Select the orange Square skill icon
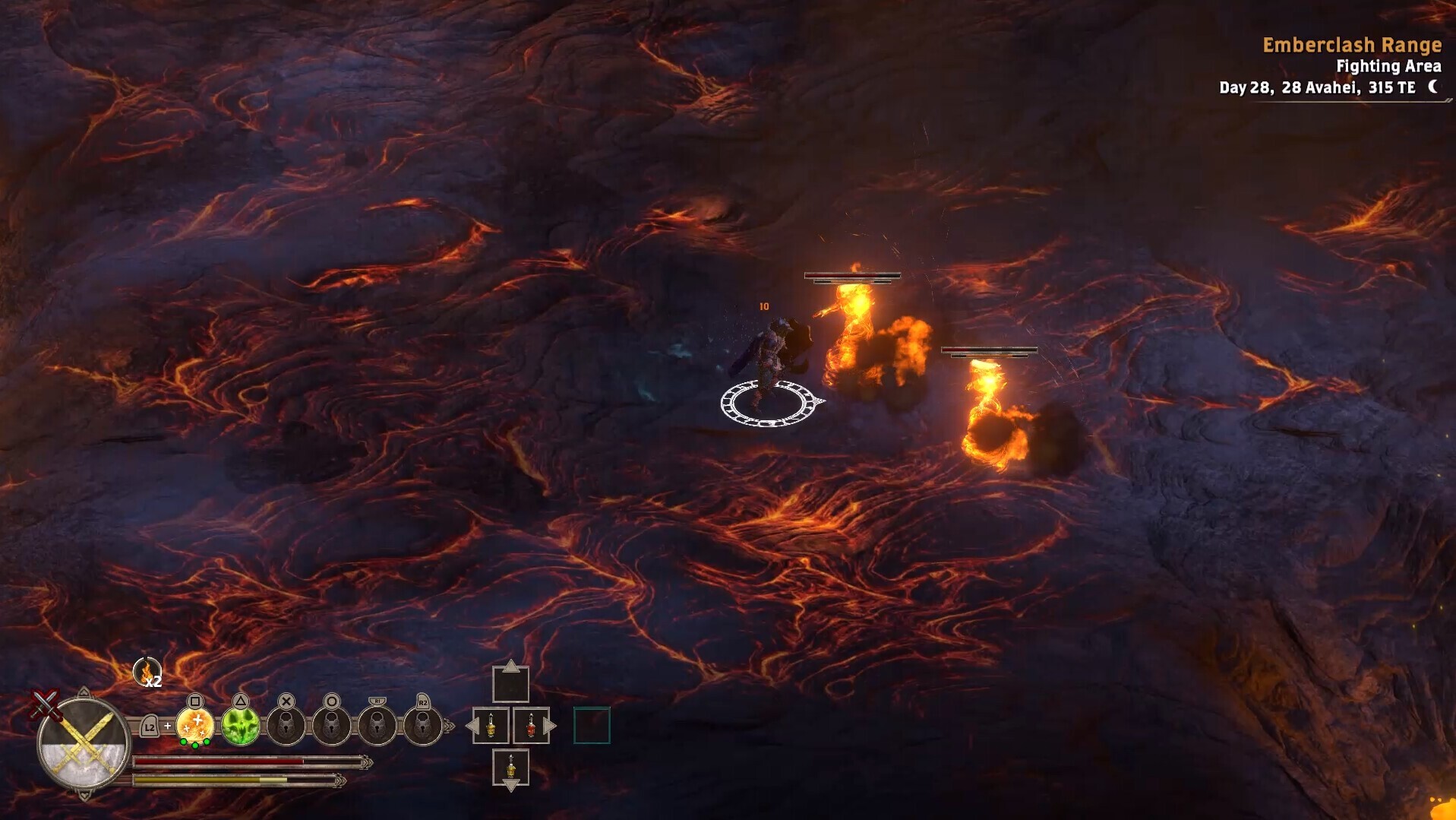The width and height of the screenshot is (1456, 820). (x=194, y=725)
